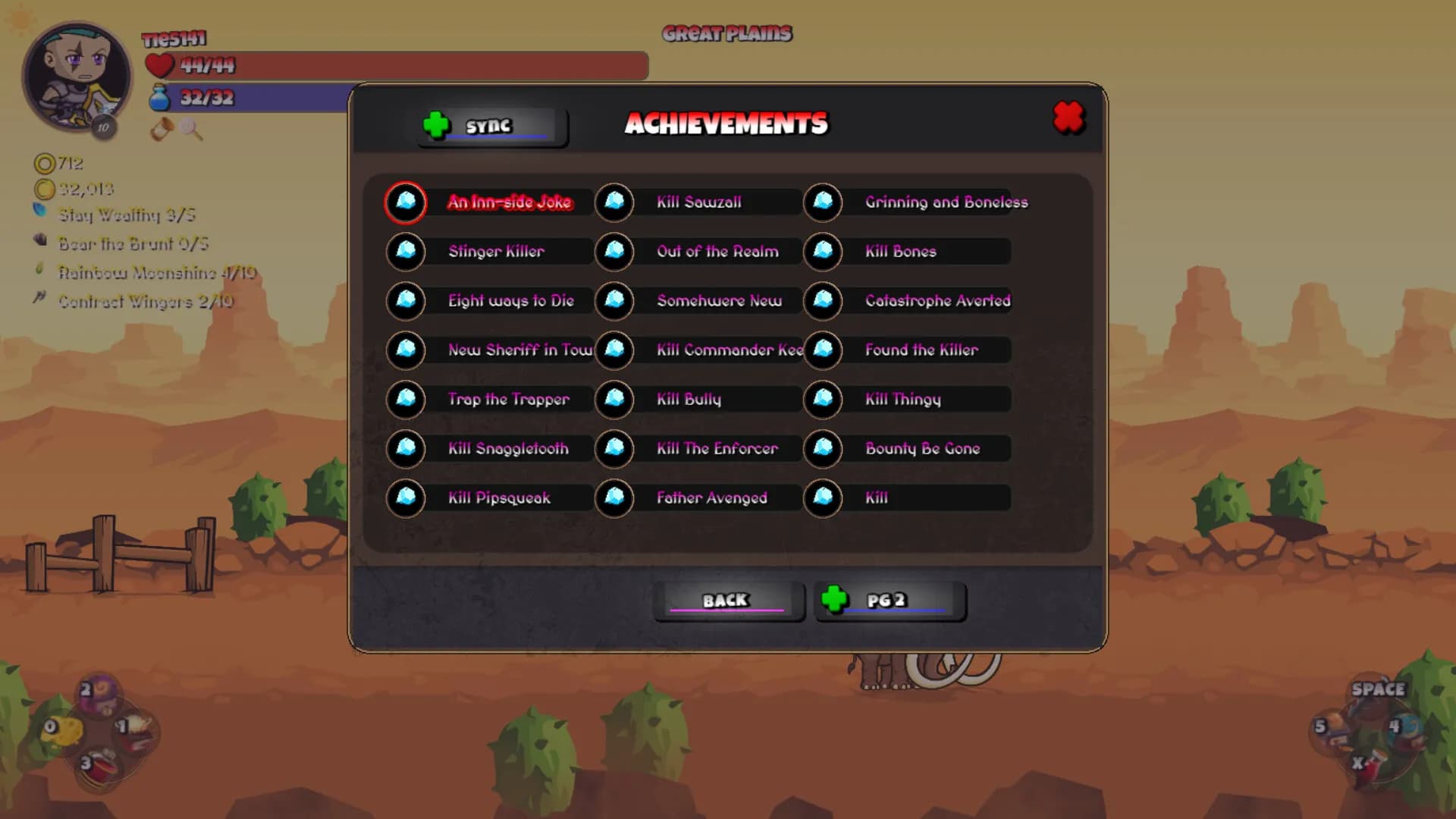Select the gem icon next to Father Avenged
The image size is (1456, 819).
tap(614, 498)
